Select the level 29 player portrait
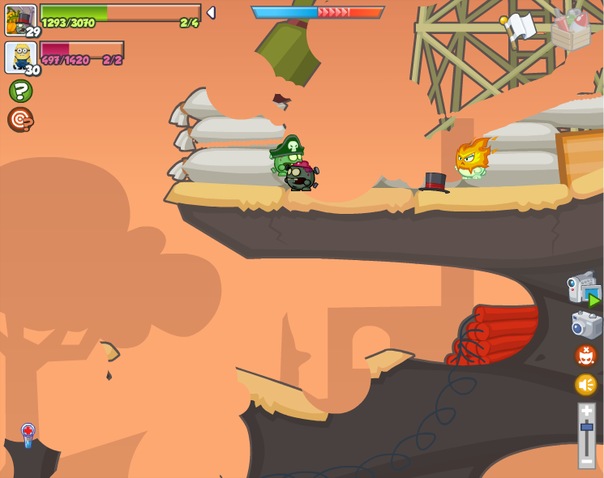604x478 pixels. (x=20, y=18)
